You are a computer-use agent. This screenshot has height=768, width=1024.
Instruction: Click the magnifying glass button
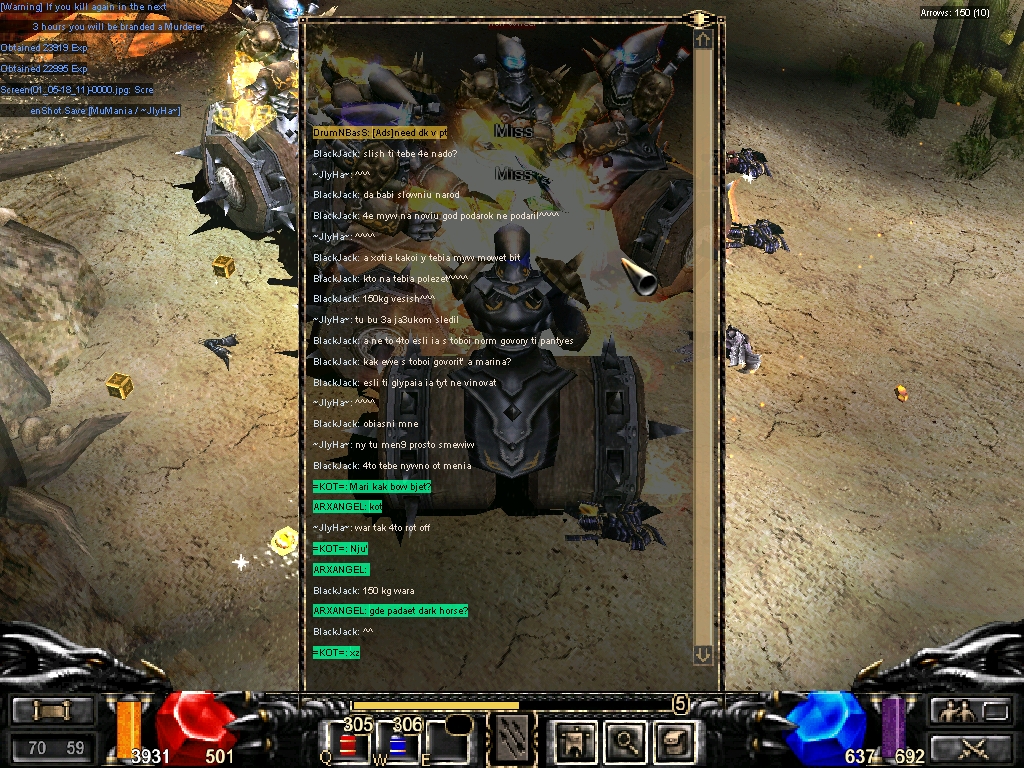(x=626, y=742)
